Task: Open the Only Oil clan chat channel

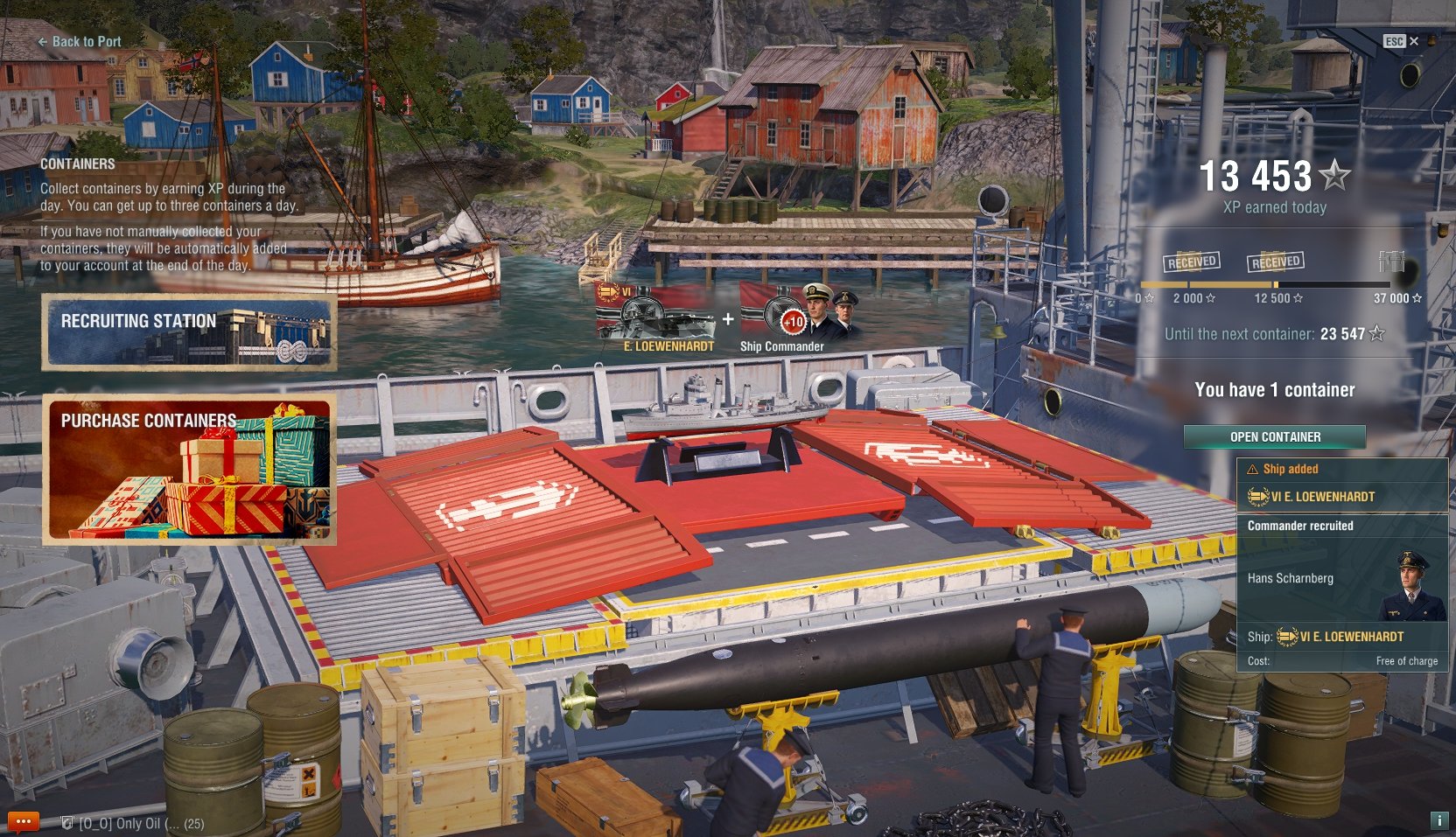Action: tap(133, 823)
